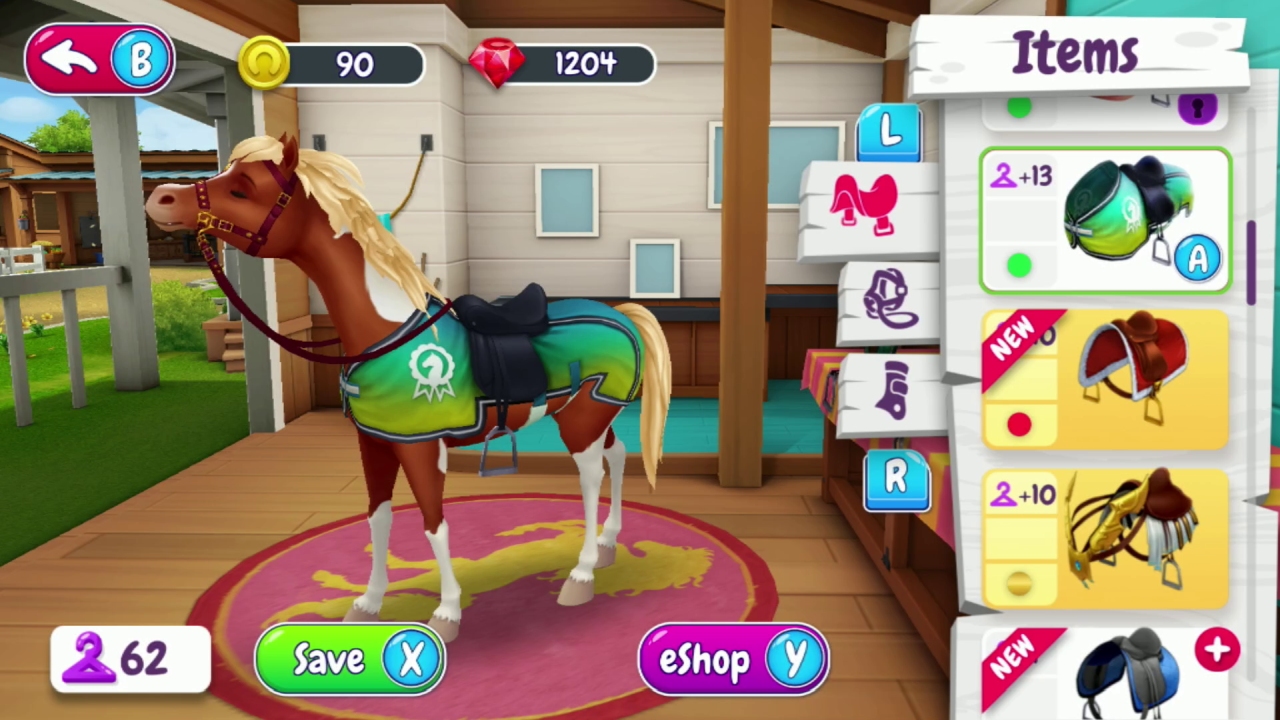
Task: Click the plus icon on the NEW blue saddle
Action: (x=1217, y=650)
